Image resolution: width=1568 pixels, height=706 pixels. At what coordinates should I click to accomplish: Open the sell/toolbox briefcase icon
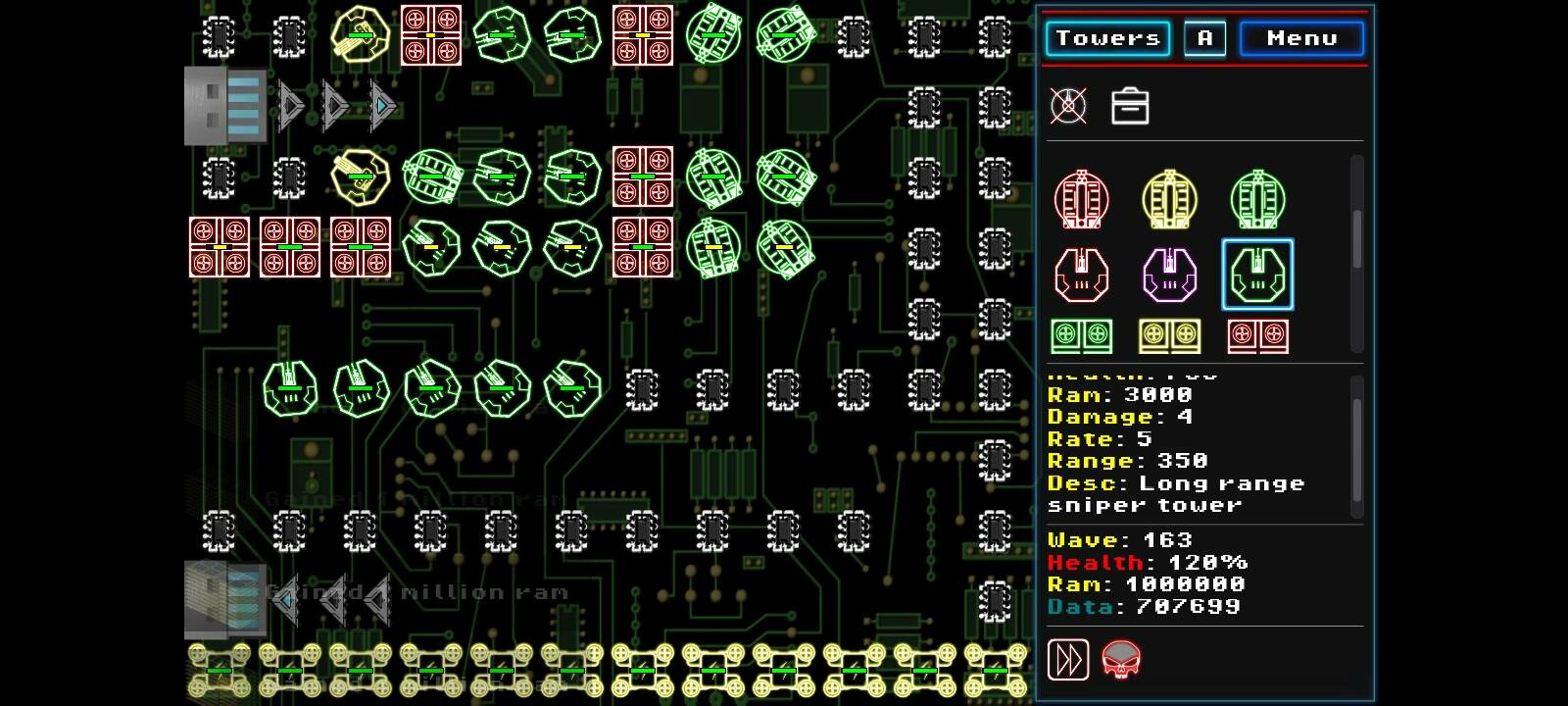coord(1130,106)
